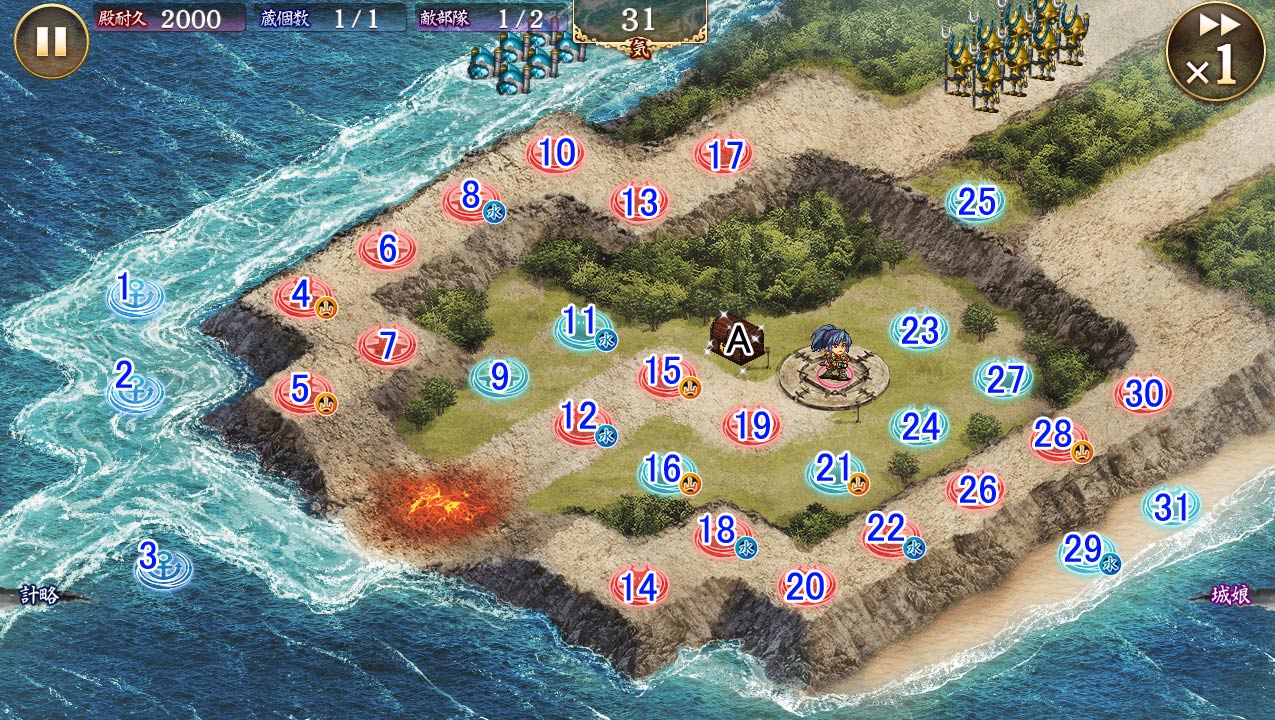Open the 城娘 castle girl panel
Viewport: 1275px width, 720px height.
(1232, 596)
